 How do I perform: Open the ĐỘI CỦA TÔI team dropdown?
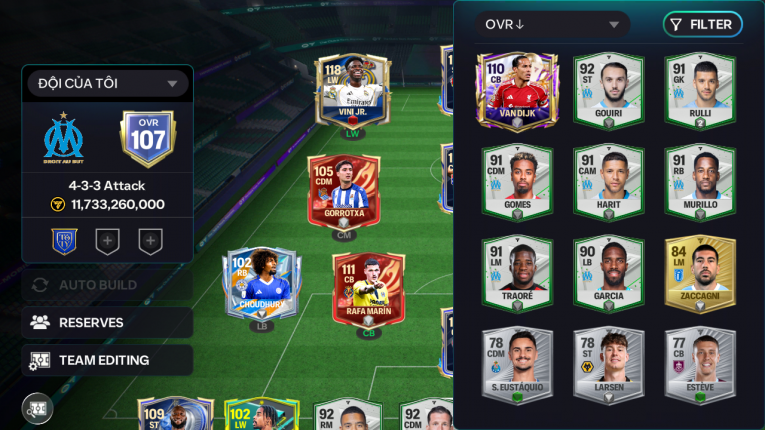pyautogui.click(x=107, y=84)
